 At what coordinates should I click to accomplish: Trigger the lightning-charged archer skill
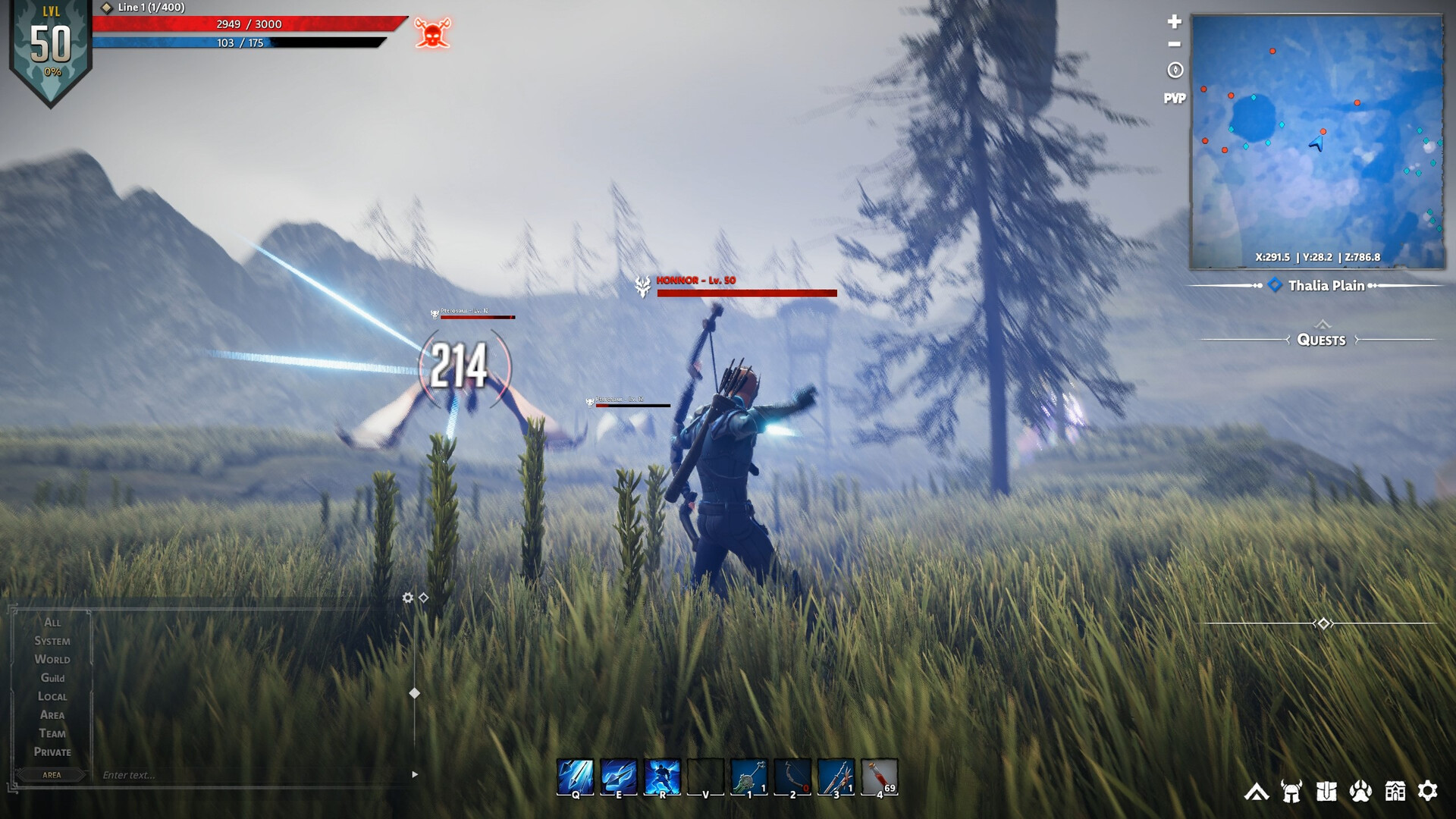662,777
